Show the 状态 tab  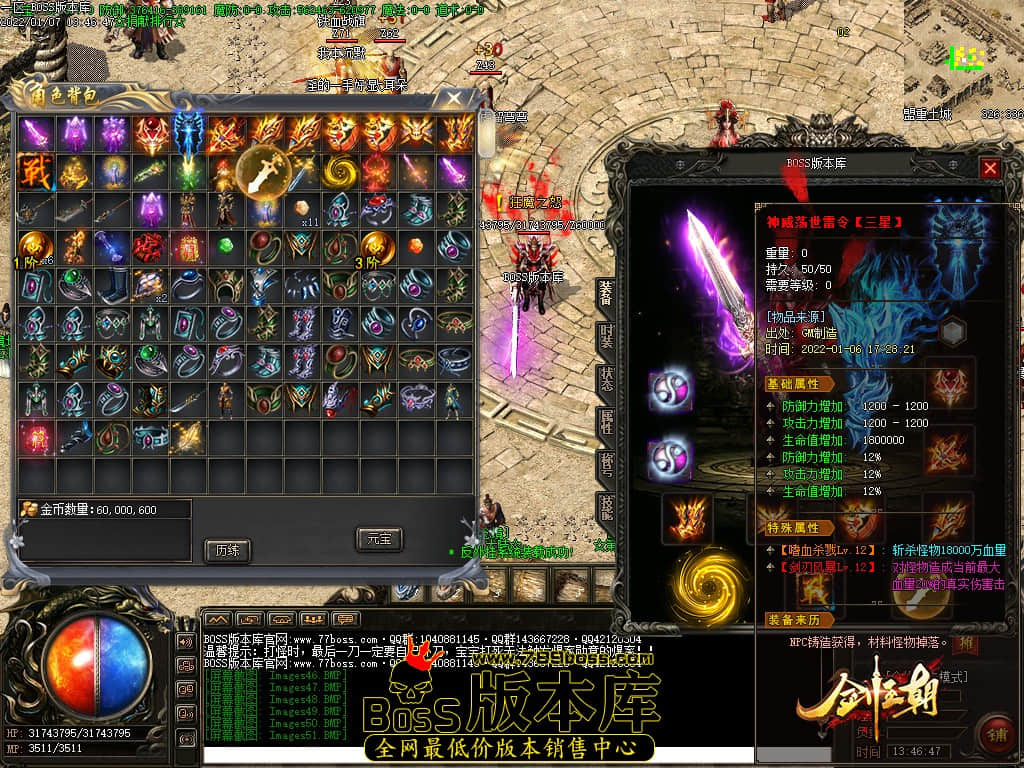pos(606,379)
